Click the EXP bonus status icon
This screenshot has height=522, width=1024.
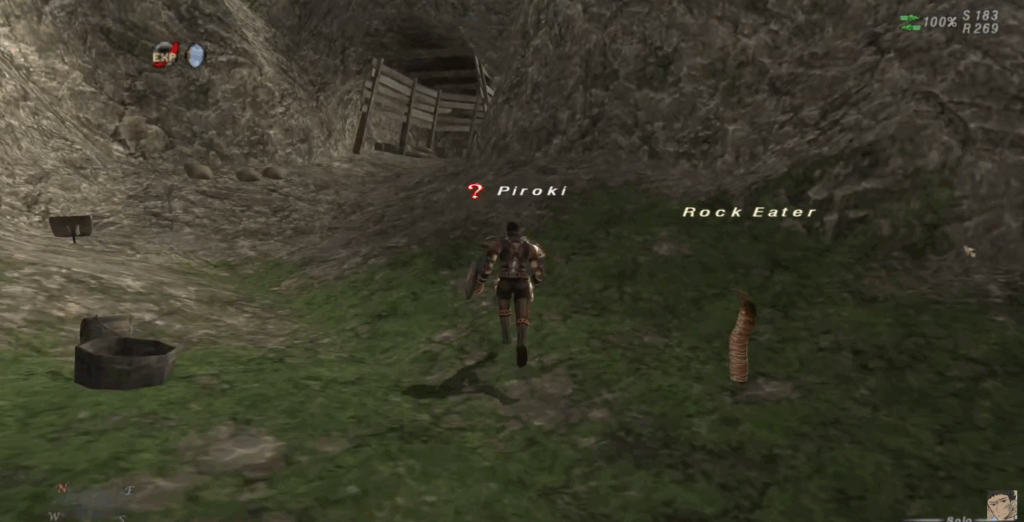pos(165,54)
